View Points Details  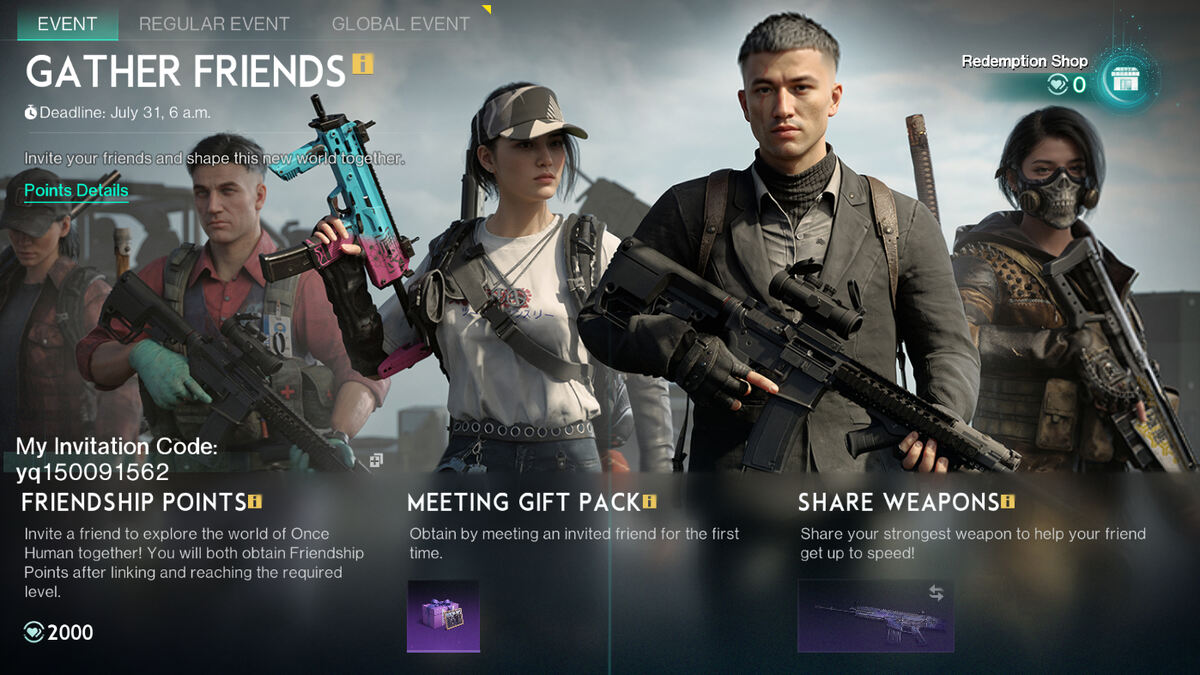click(76, 190)
